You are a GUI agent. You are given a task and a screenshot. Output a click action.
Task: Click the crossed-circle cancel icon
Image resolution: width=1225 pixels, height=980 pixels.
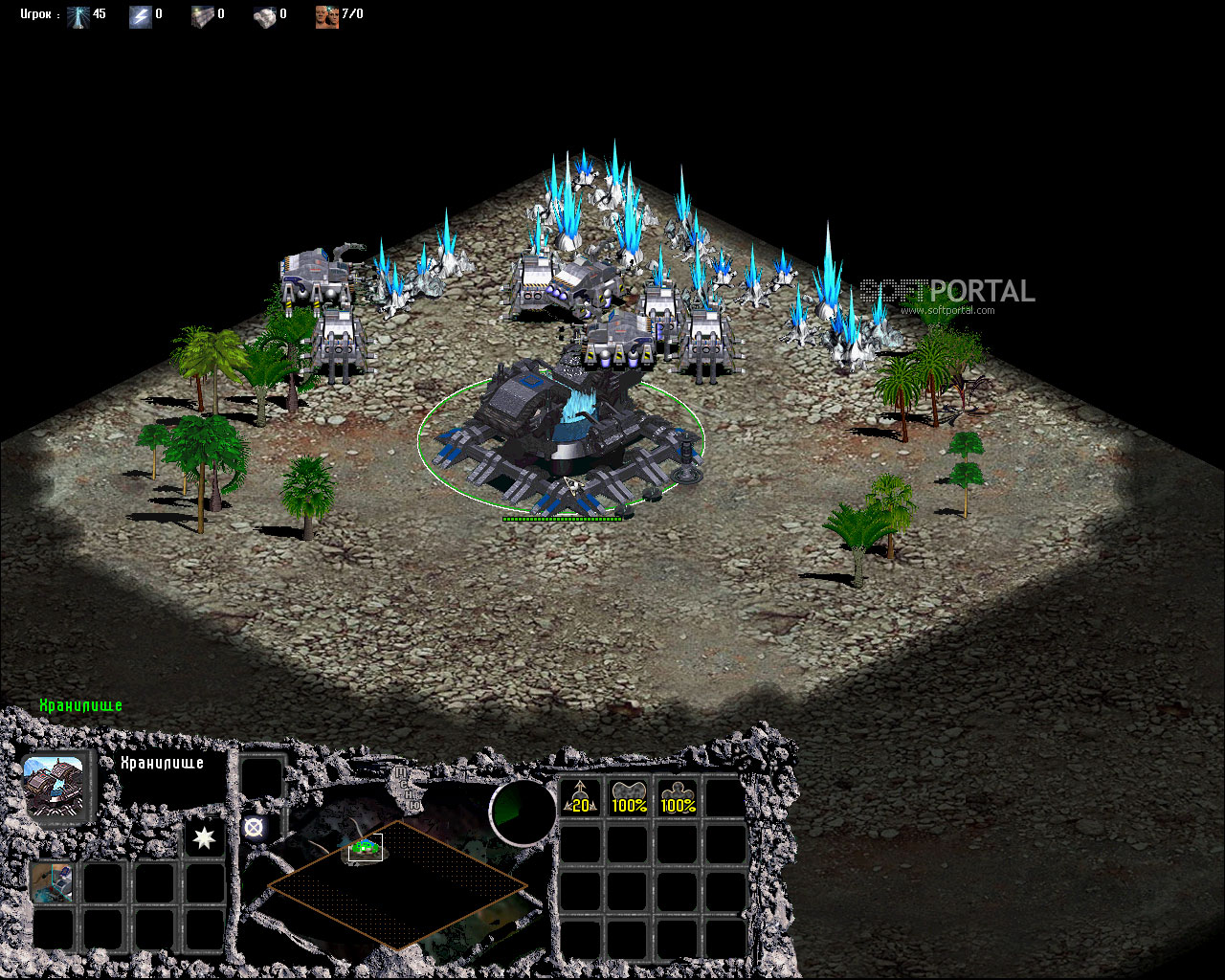tap(254, 829)
